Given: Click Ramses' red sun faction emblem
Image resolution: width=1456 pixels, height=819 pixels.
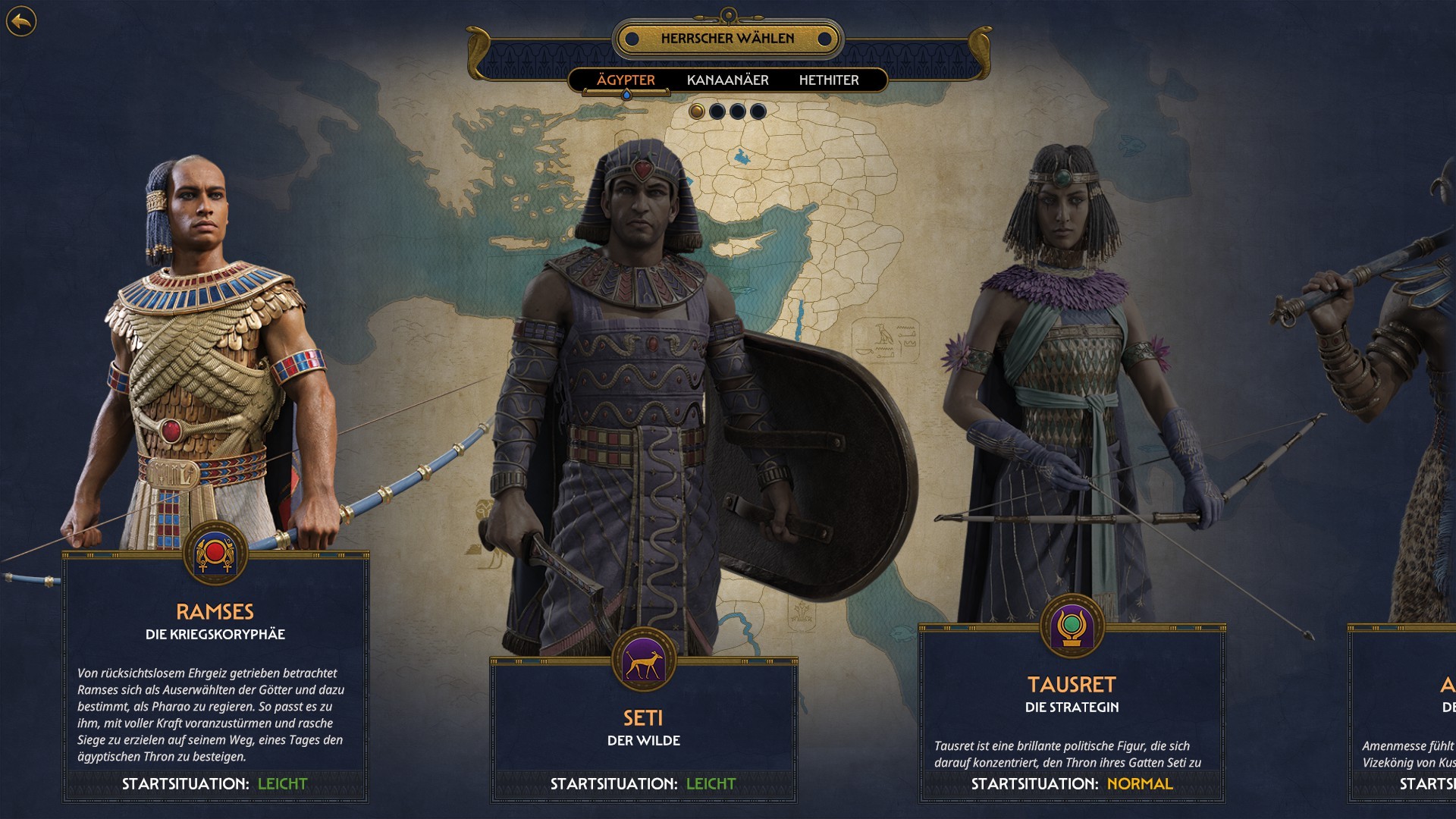Looking at the screenshot, I should tap(215, 554).
